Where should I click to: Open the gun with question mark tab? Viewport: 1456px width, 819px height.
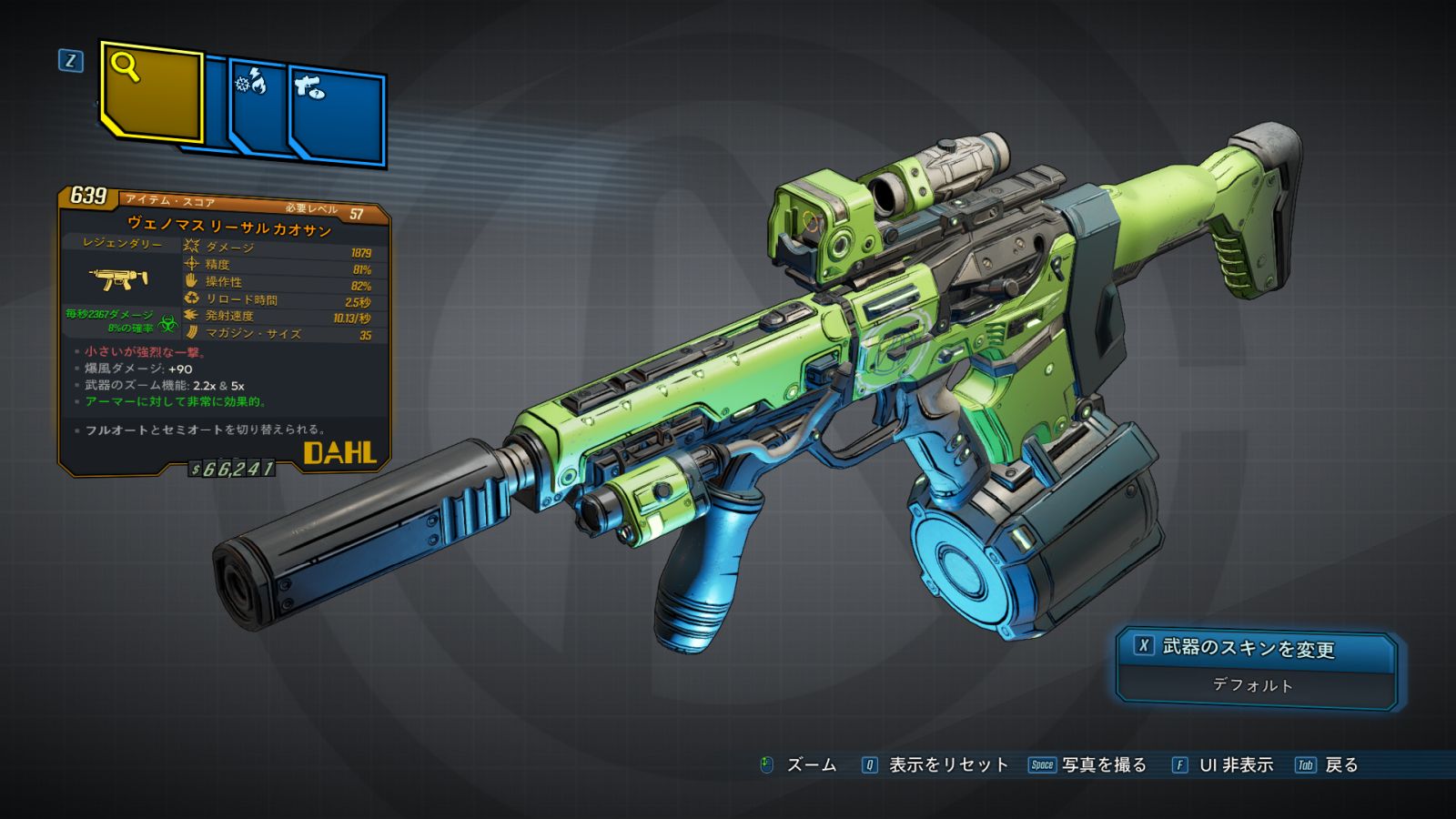tap(337, 114)
